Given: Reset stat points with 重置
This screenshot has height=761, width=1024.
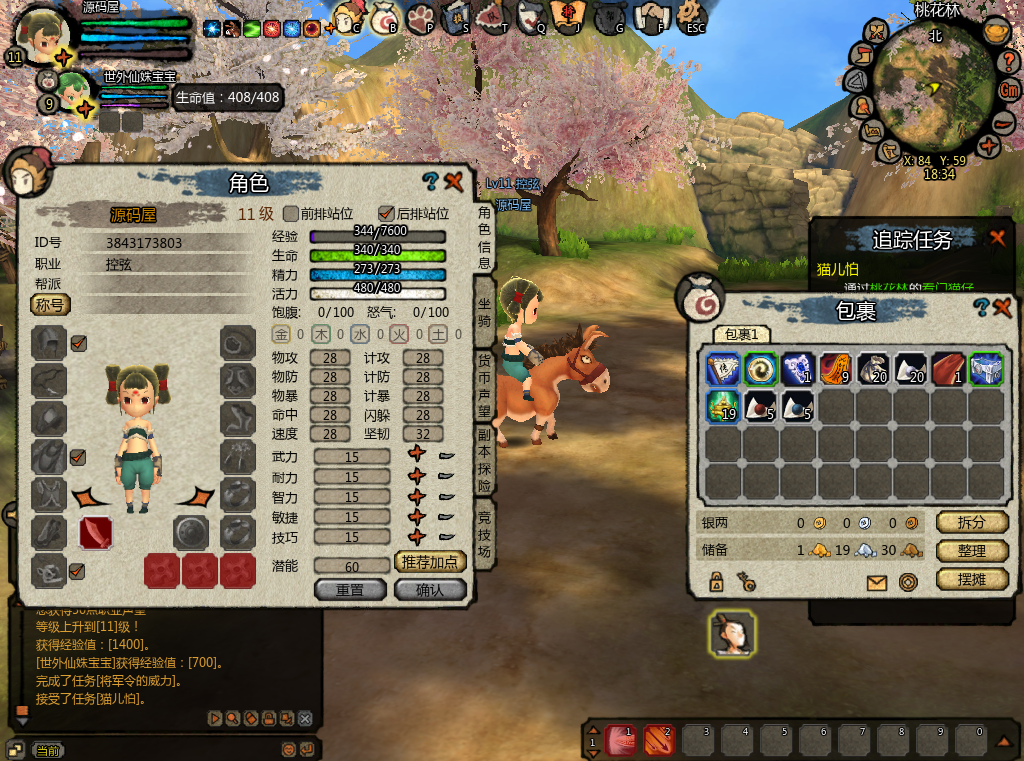Looking at the screenshot, I should click(350, 590).
